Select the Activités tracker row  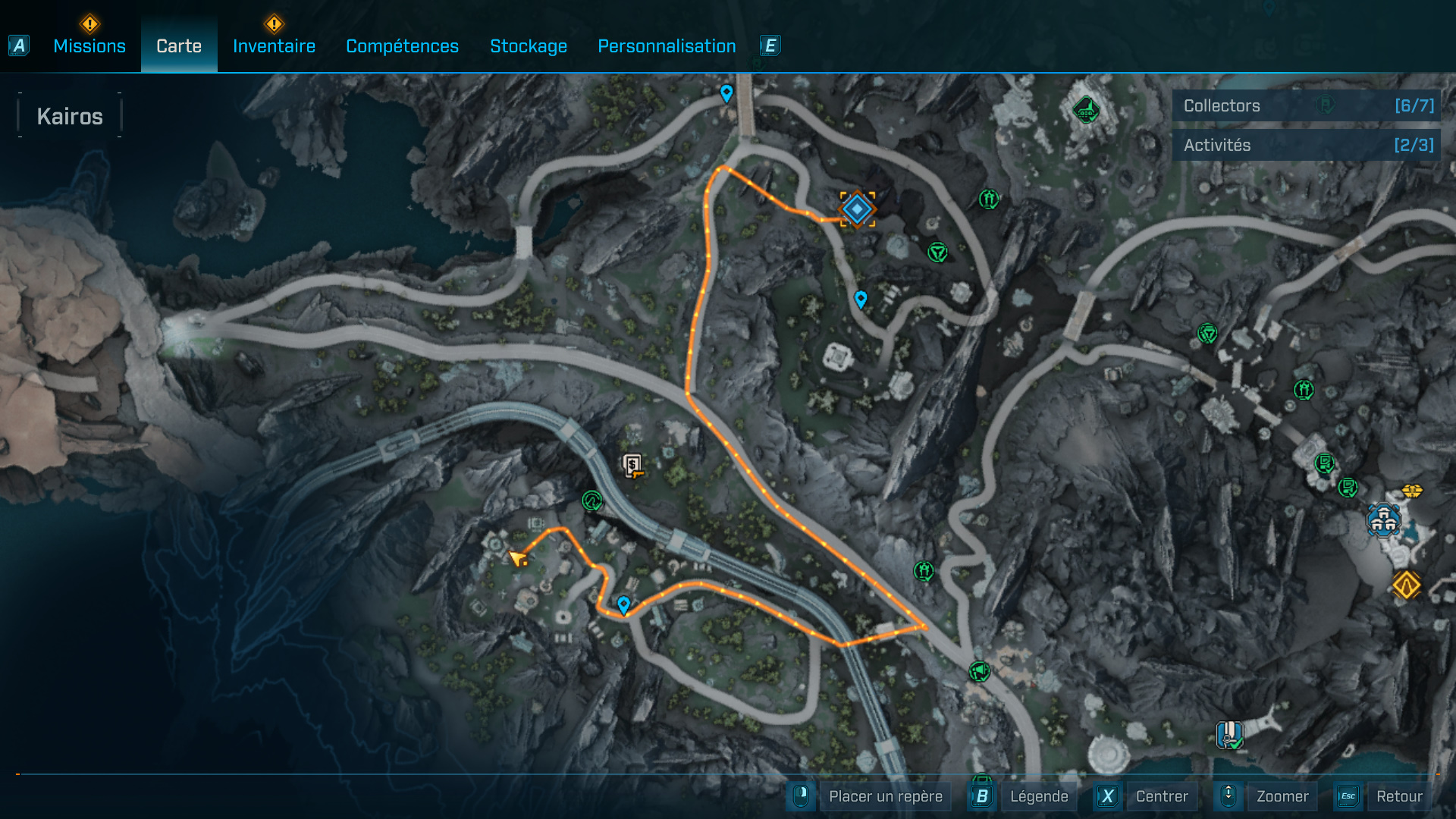[1306, 145]
